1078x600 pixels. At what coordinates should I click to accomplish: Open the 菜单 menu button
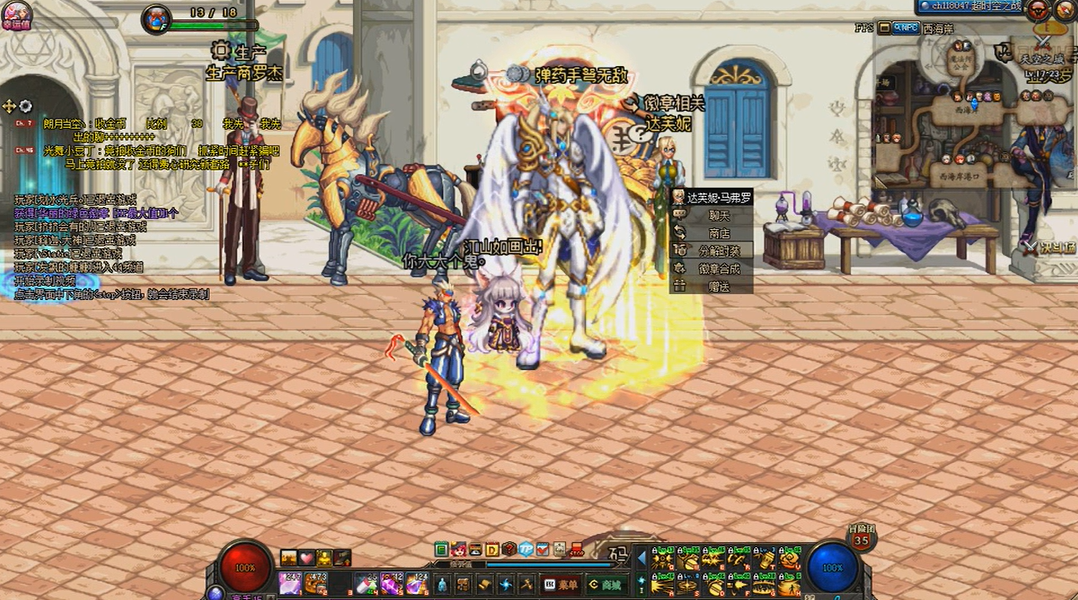pos(561,584)
